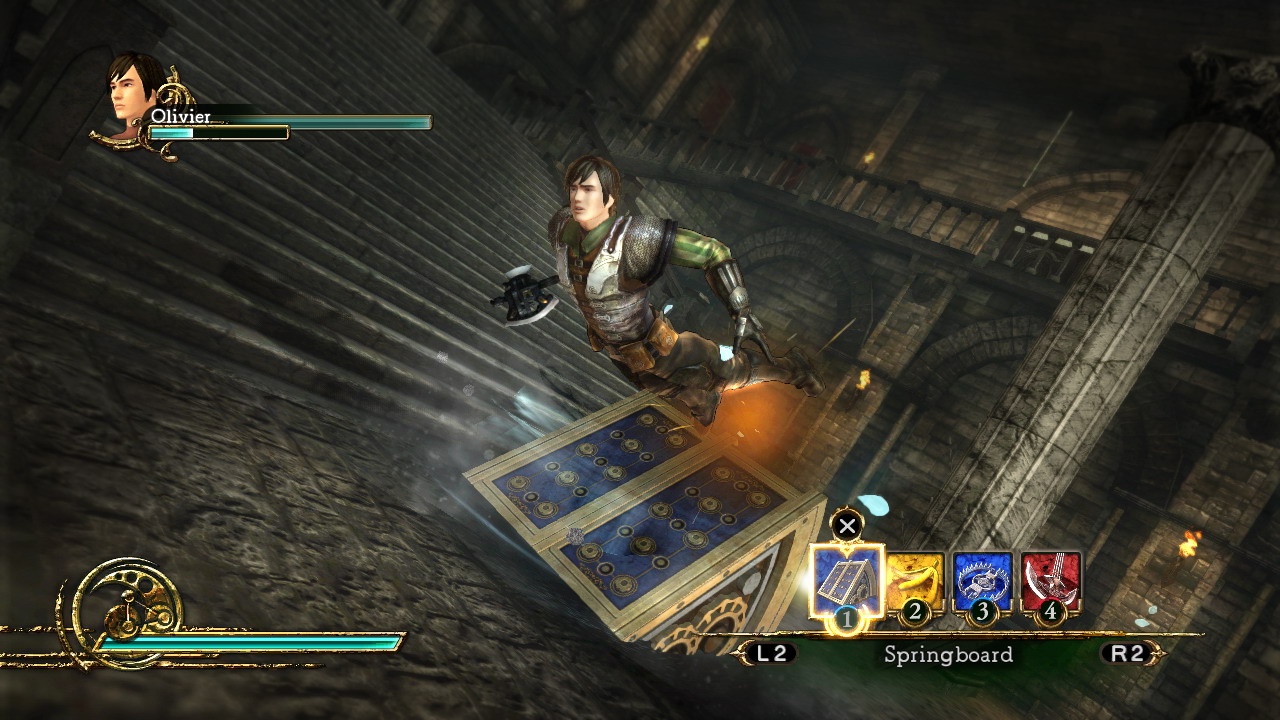Select the Springboard trap slot
Image resolution: width=1280 pixels, height=720 pixels.
(847, 580)
